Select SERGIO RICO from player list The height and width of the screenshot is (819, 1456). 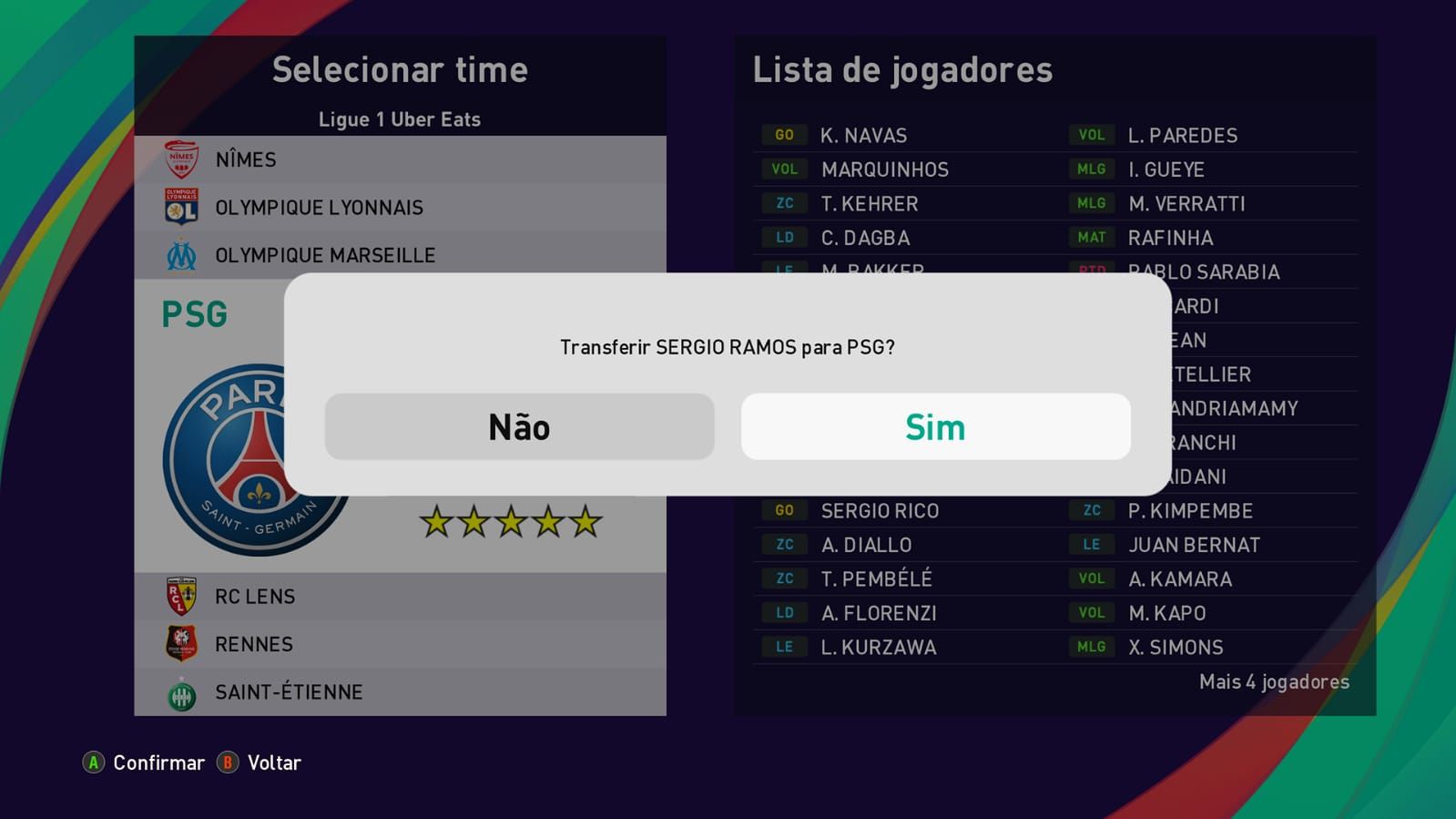click(879, 510)
